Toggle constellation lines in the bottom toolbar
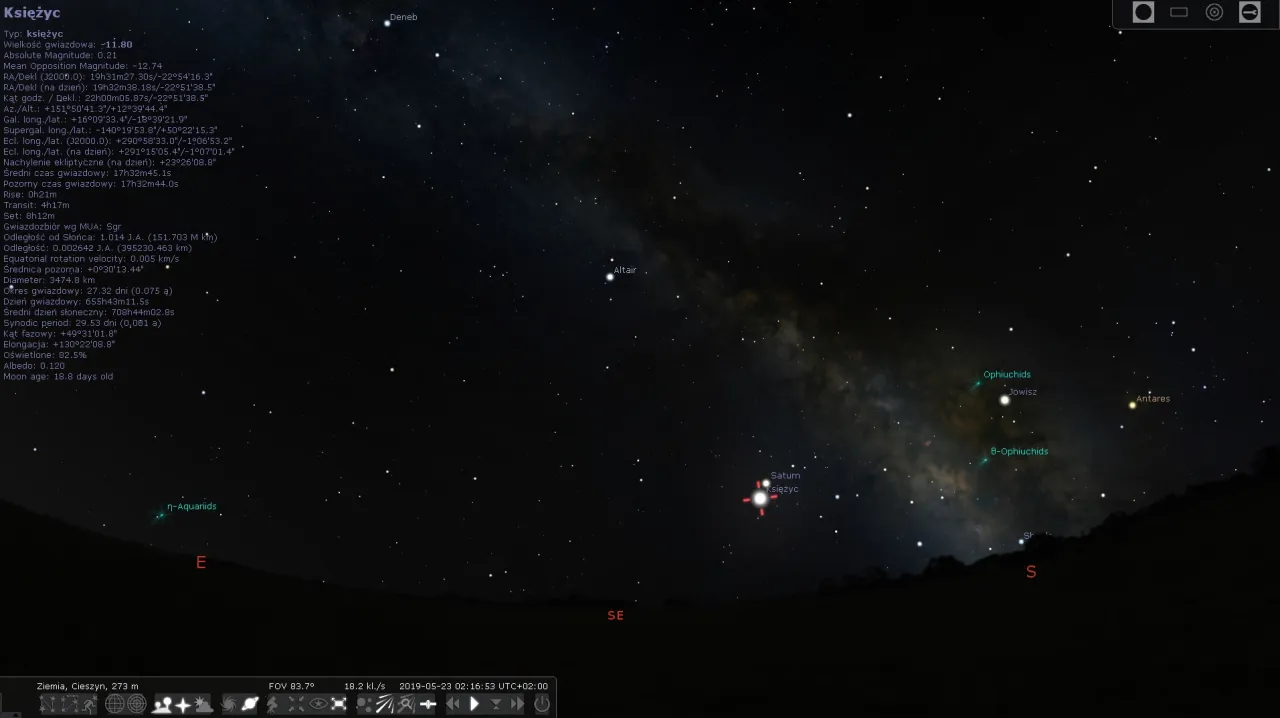 tap(48, 704)
